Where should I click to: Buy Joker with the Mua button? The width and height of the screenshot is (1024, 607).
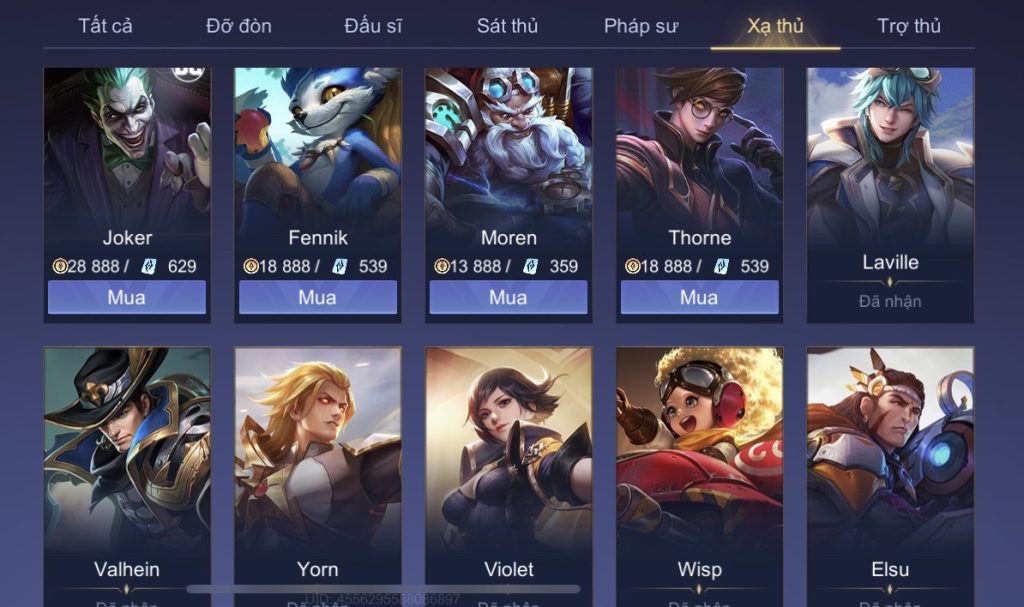pyautogui.click(x=127, y=297)
